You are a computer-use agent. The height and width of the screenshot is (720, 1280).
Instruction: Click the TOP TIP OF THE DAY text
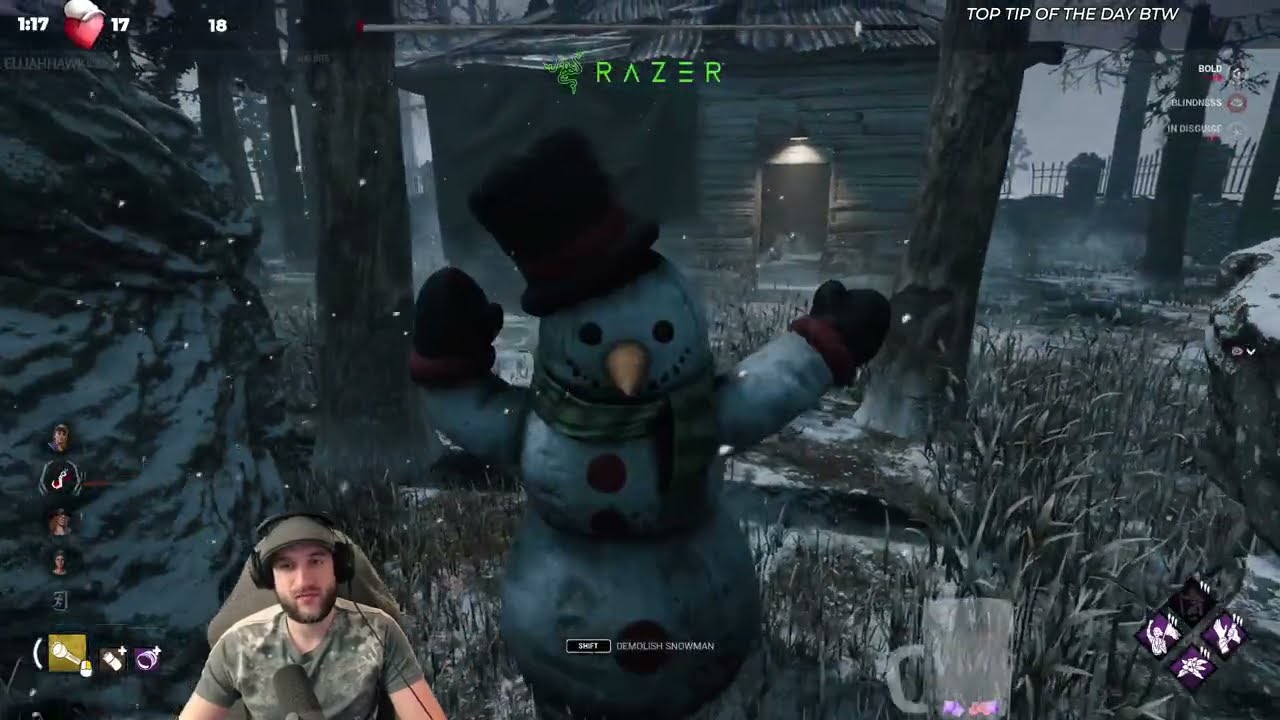click(1072, 15)
